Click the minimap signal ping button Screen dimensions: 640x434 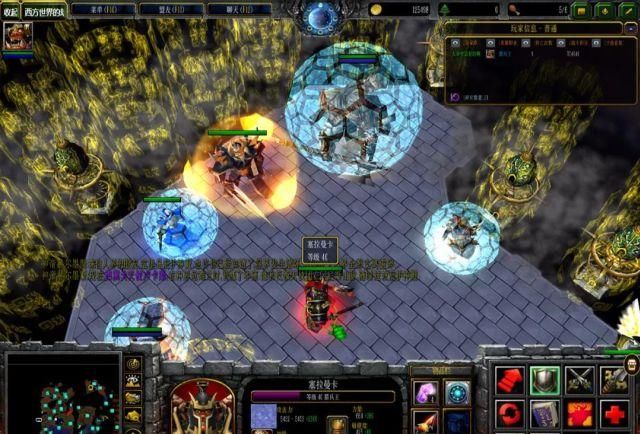133,364
